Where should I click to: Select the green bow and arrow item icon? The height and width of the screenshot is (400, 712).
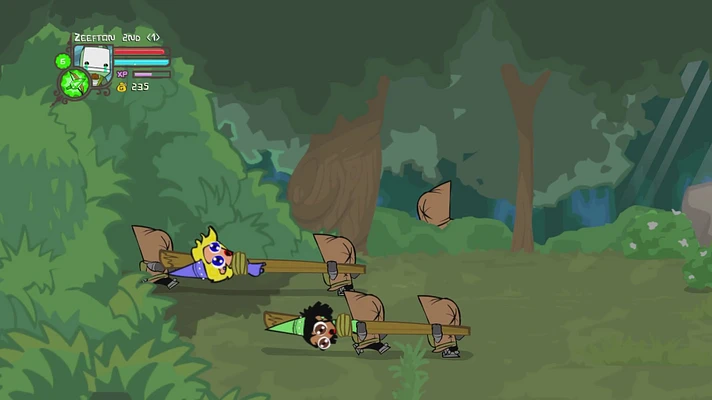[x=73, y=84]
